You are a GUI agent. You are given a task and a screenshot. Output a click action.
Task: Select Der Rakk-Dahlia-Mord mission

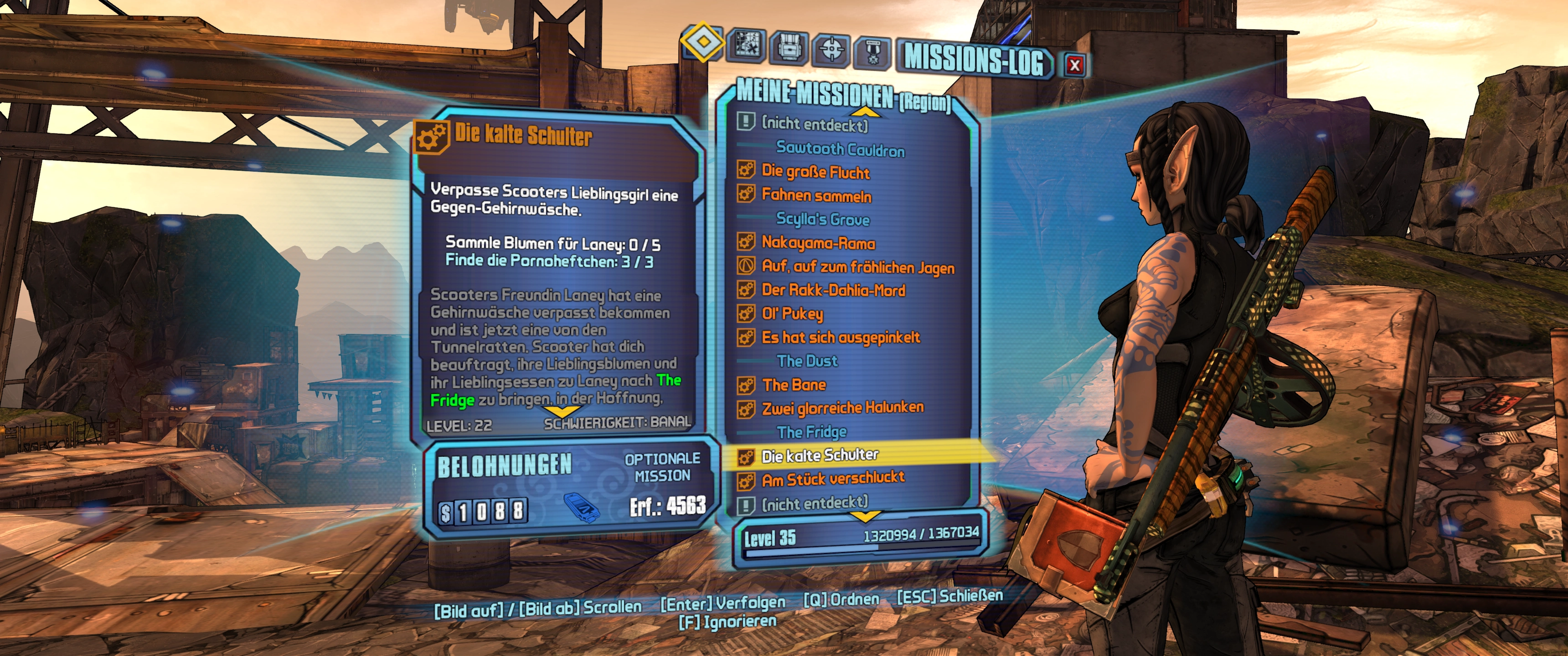tap(833, 290)
